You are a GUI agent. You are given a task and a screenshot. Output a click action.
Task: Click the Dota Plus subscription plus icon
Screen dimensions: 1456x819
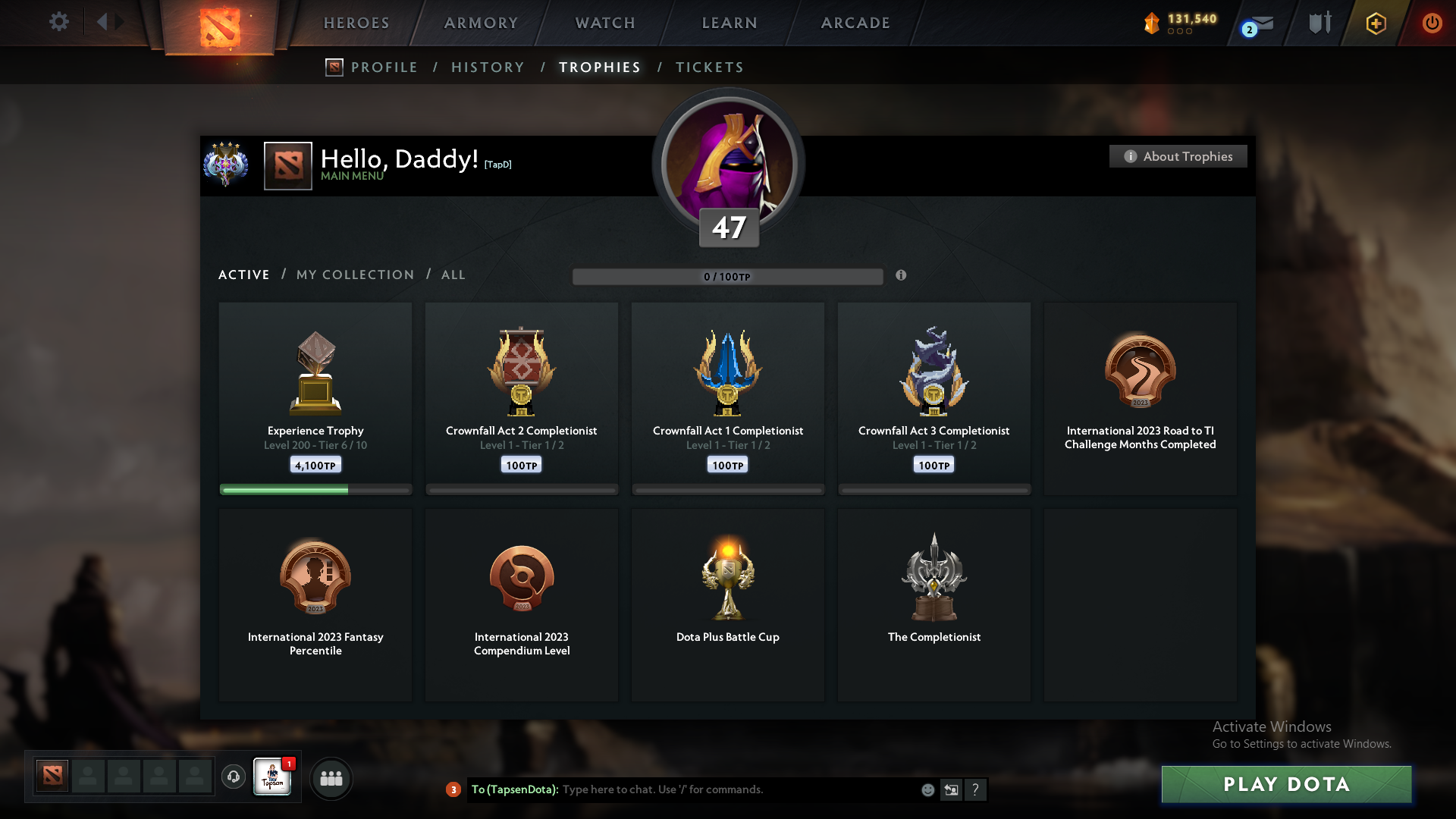click(x=1376, y=24)
